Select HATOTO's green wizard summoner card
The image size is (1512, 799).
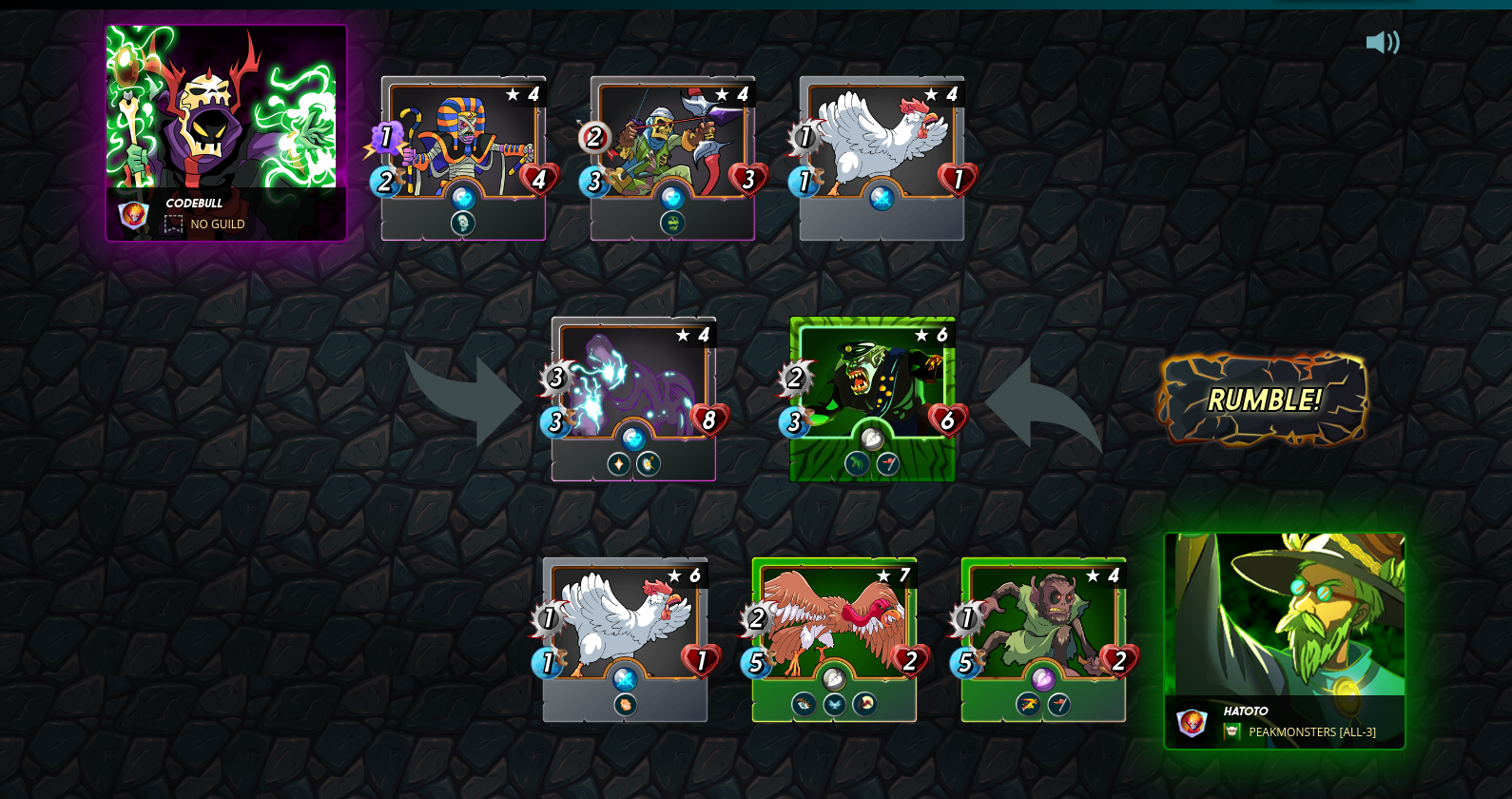tap(1285, 640)
